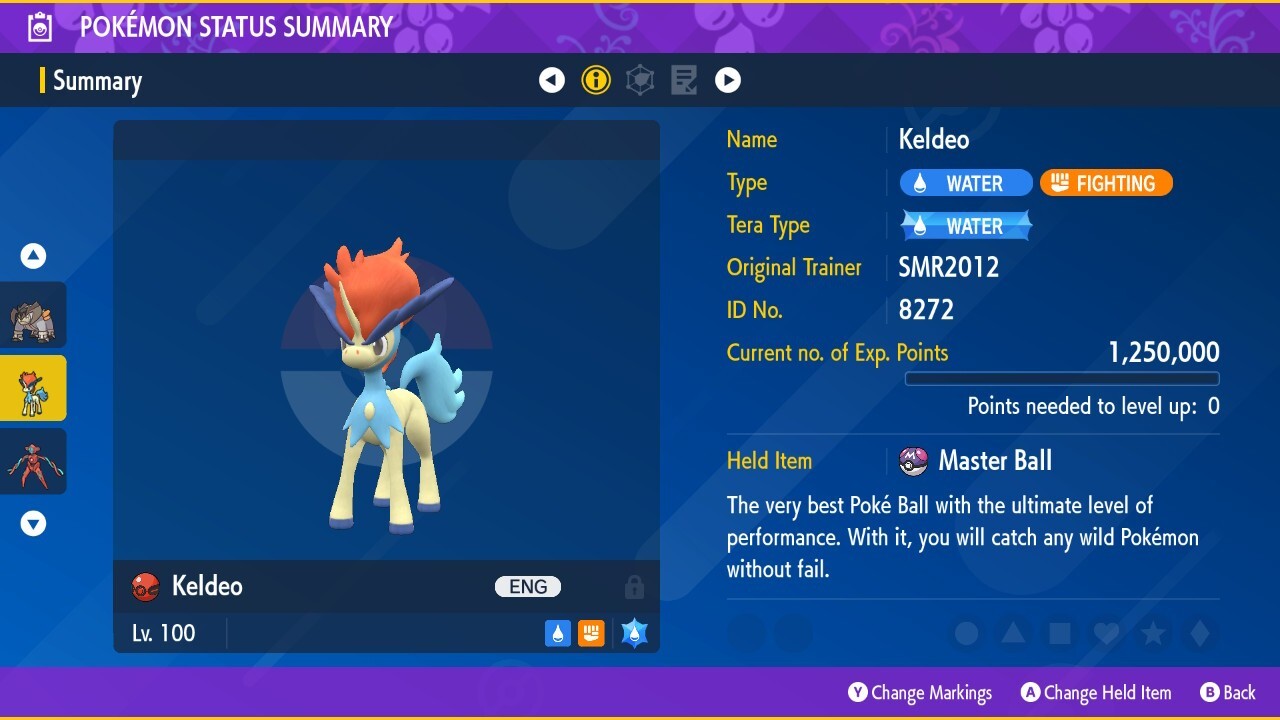The height and width of the screenshot is (720, 1280).
Task: Select the Water type badge for Keldeo
Action: (x=965, y=182)
